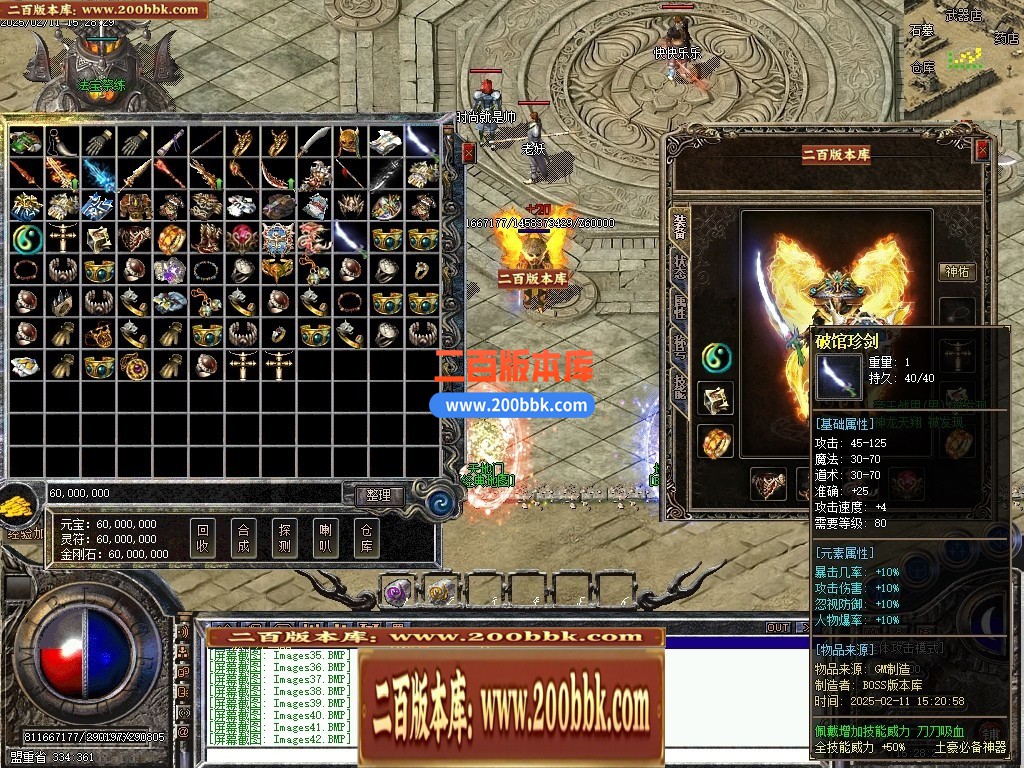
Task: Click the 整理 sort button
Action: click(x=378, y=495)
